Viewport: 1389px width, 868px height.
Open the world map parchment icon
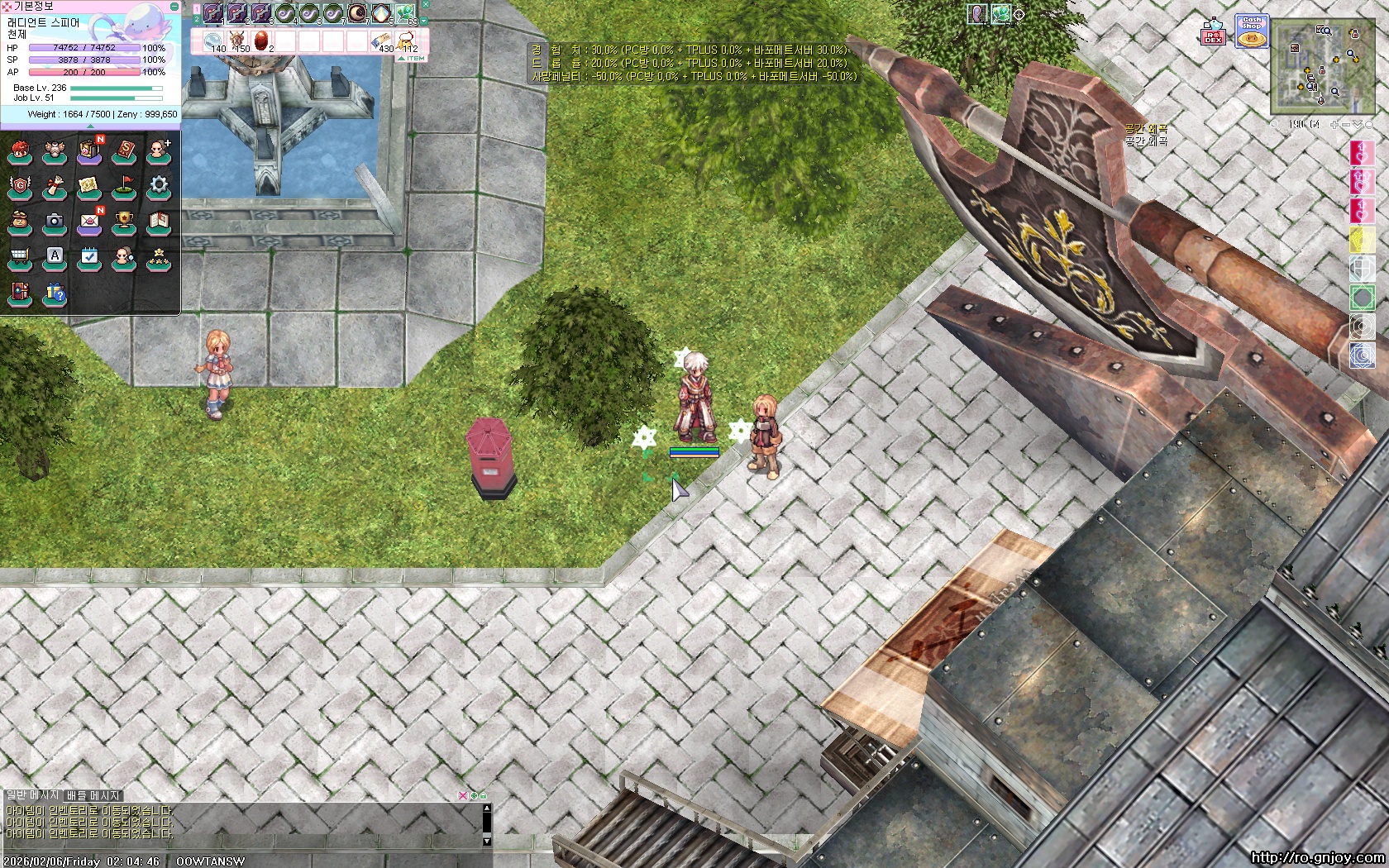point(89,186)
